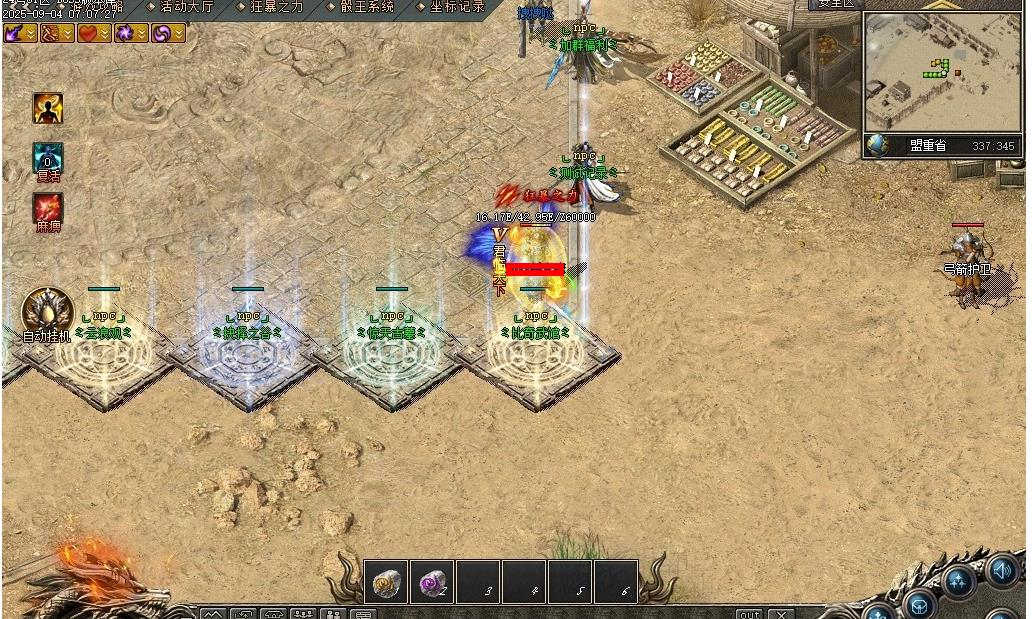The width and height of the screenshot is (1032, 619).
Task: Click the out button on bottom bar
Action: 750,614
